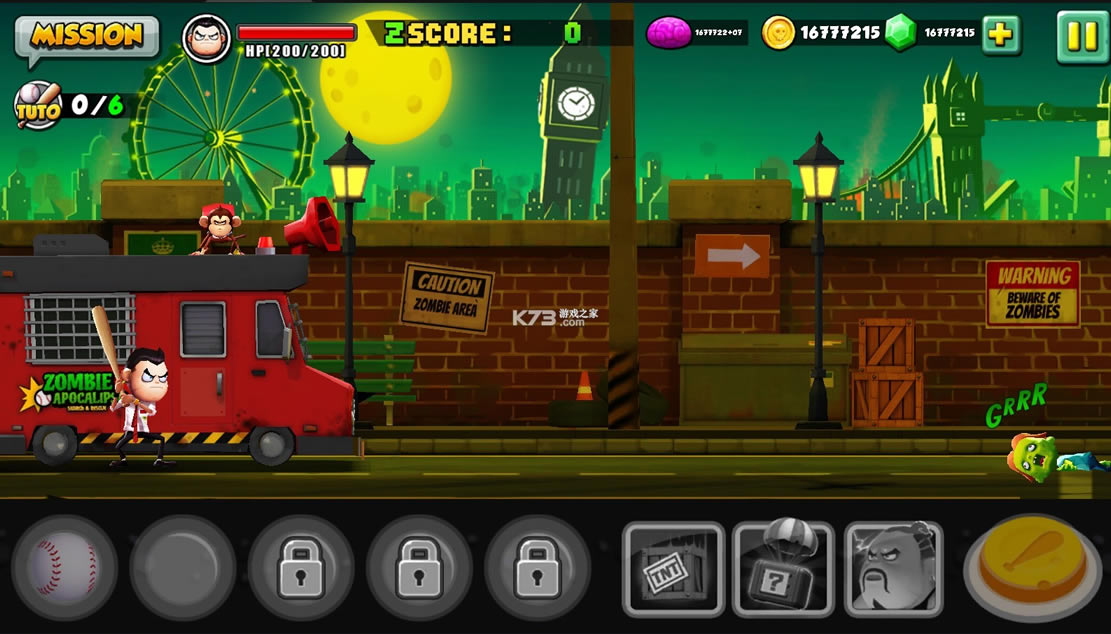Open the TUTO baseball objective tracker
This screenshot has width=1111, height=634.
click(37, 104)
